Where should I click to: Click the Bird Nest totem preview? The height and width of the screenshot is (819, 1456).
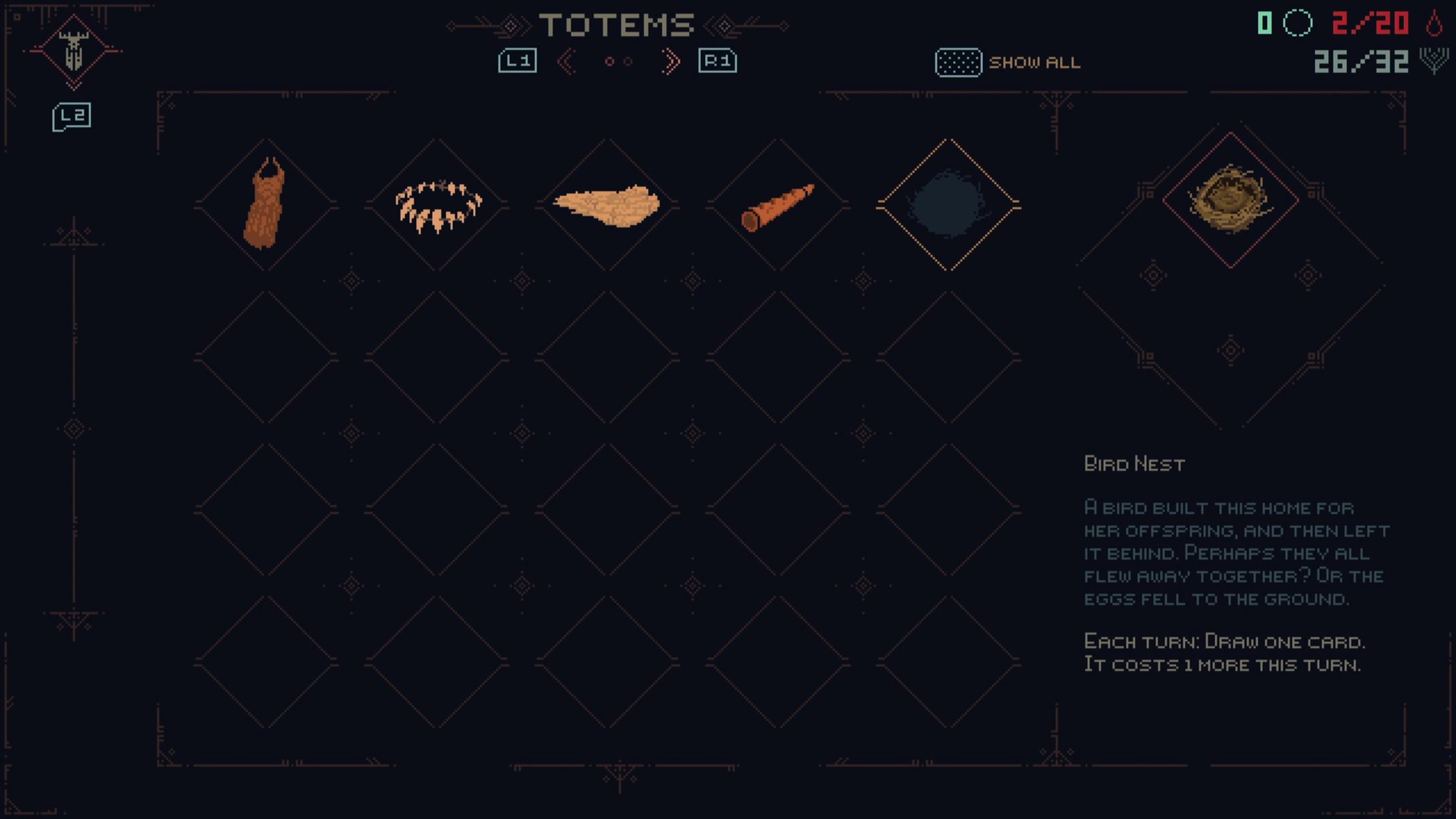[1230, 200]
